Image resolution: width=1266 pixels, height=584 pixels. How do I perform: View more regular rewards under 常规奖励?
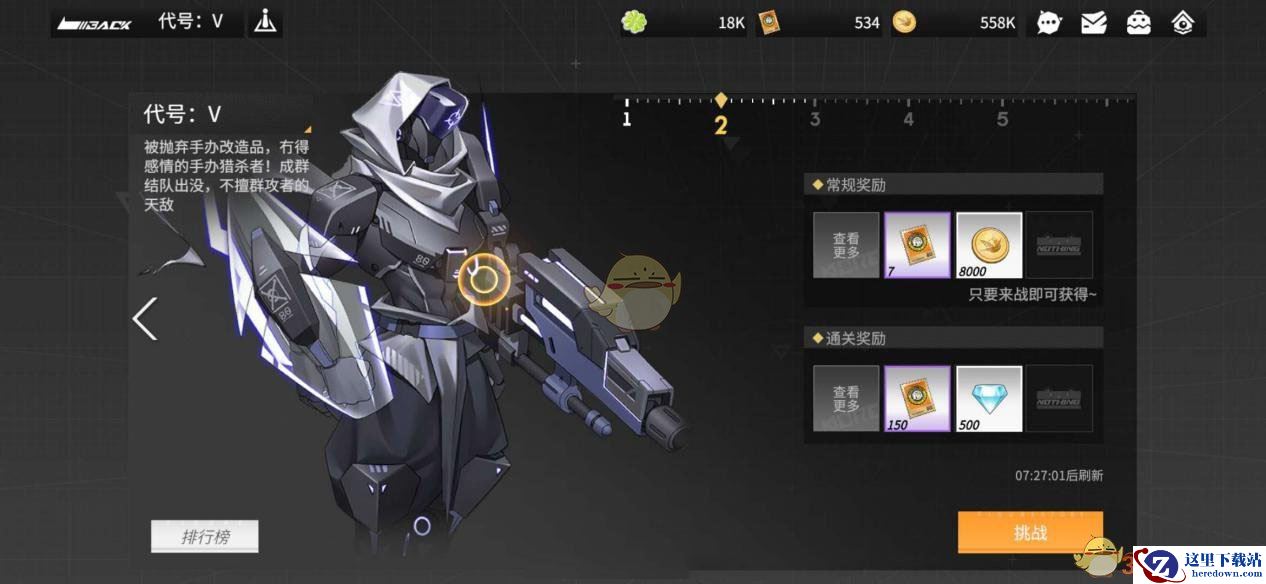(x=846, y=245)
